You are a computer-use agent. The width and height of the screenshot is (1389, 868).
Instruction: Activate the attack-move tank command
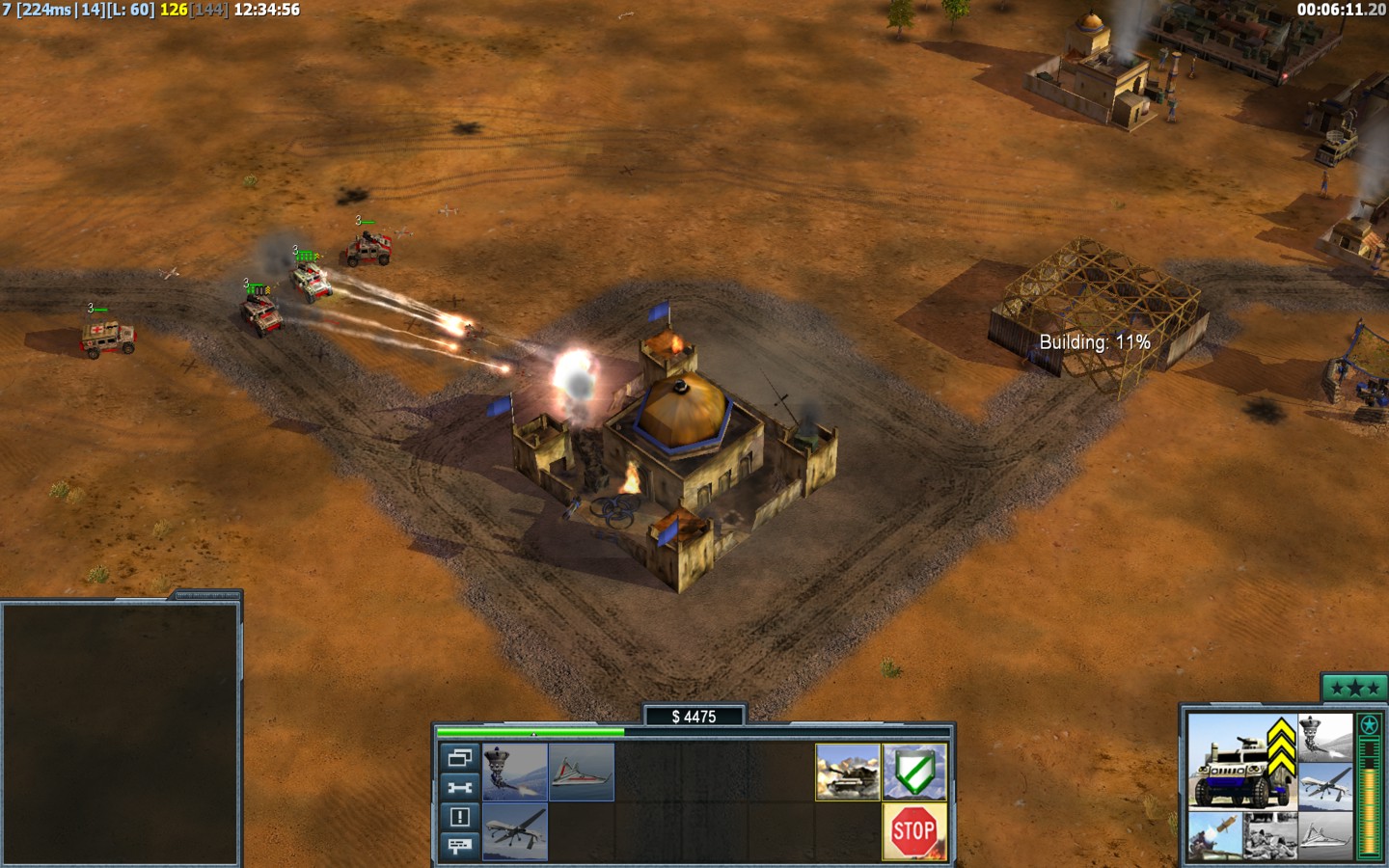click(848, 772)
